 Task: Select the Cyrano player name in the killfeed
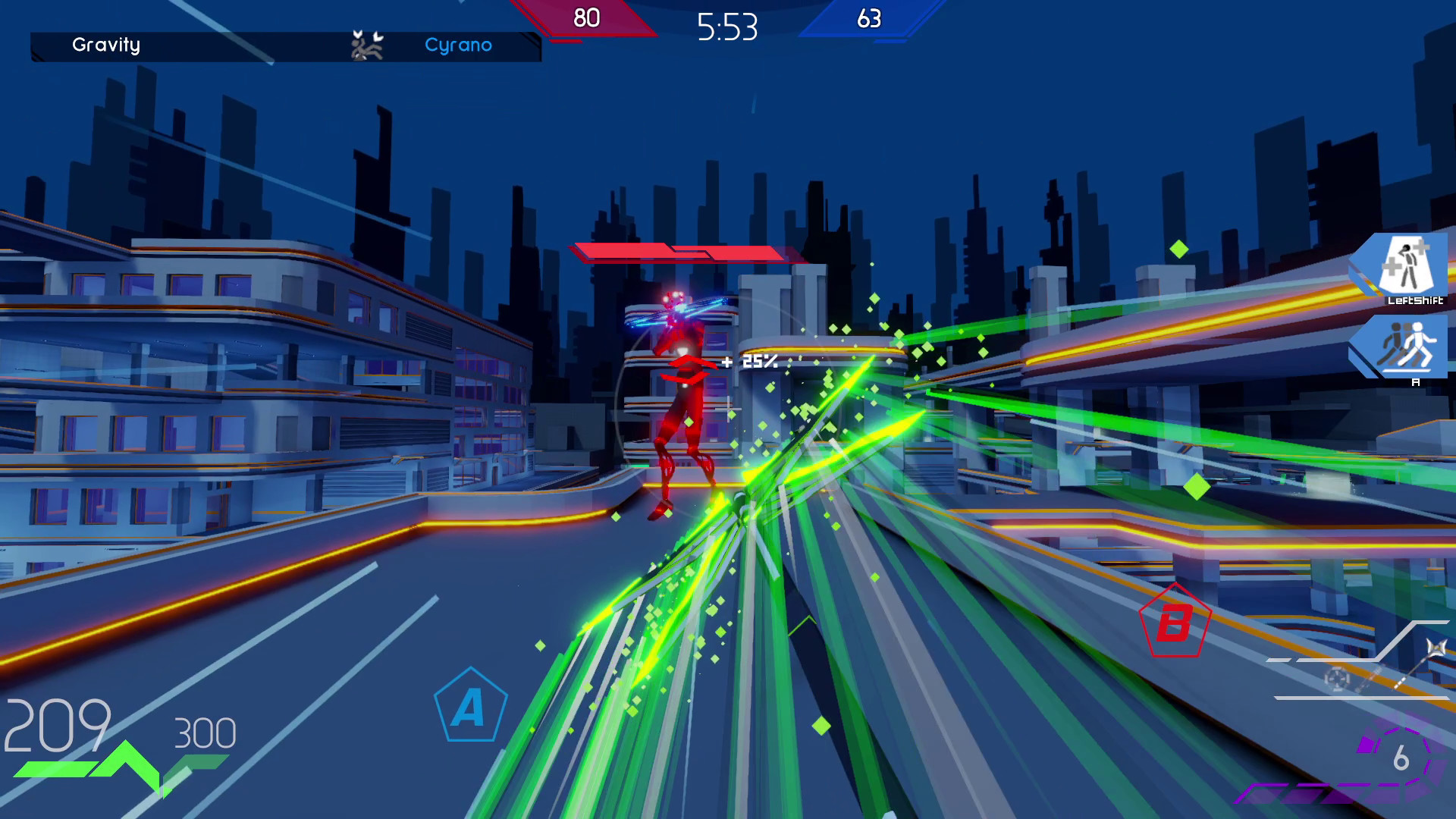pyautogui.click(x=457, y=45)
